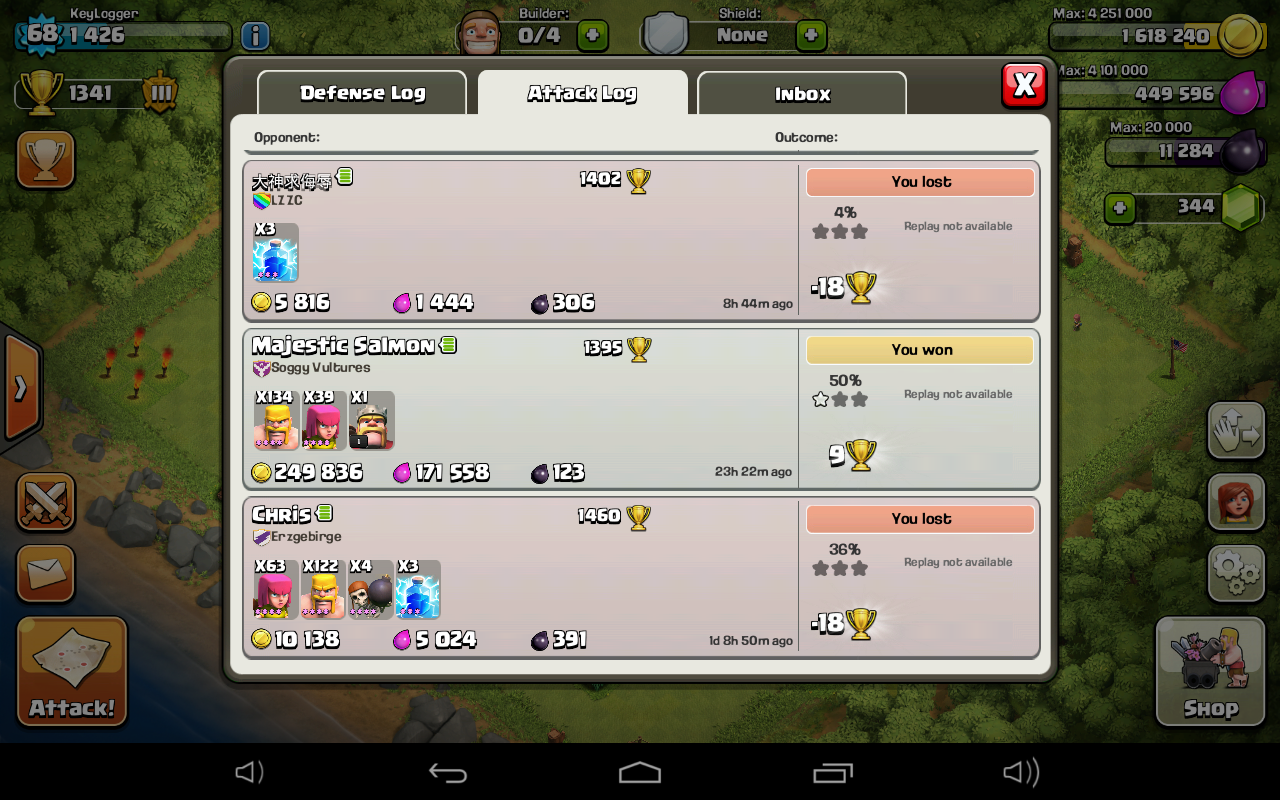The image size is (1280, 800).
Task: Open the Inbox tab
Action: tap(801, 93)
